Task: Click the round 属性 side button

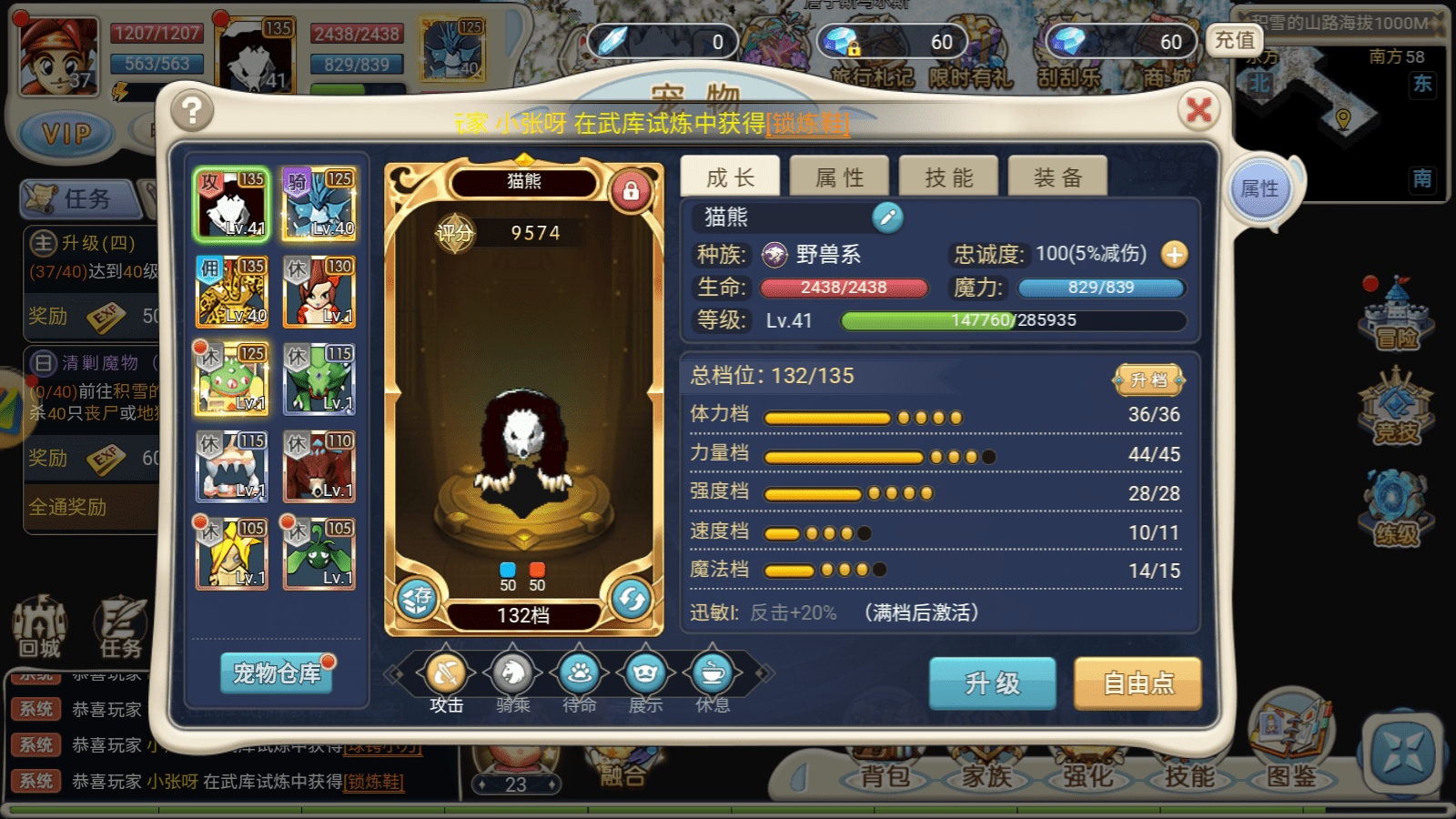Action: coord(1259,189)
